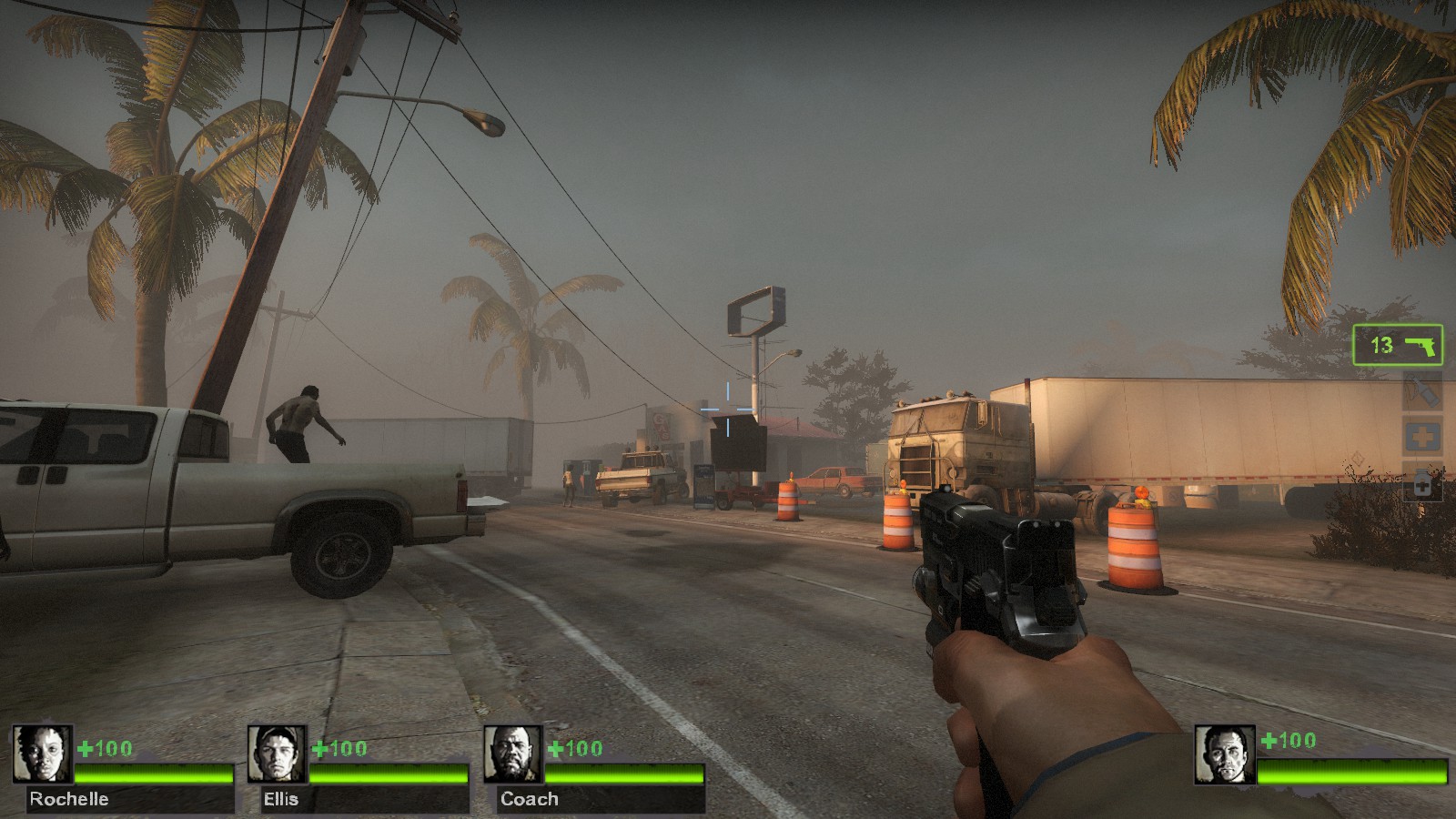Click Coach's teammate portrait
This screenshot has height=819, width=1456.
[x=513, y=753]
